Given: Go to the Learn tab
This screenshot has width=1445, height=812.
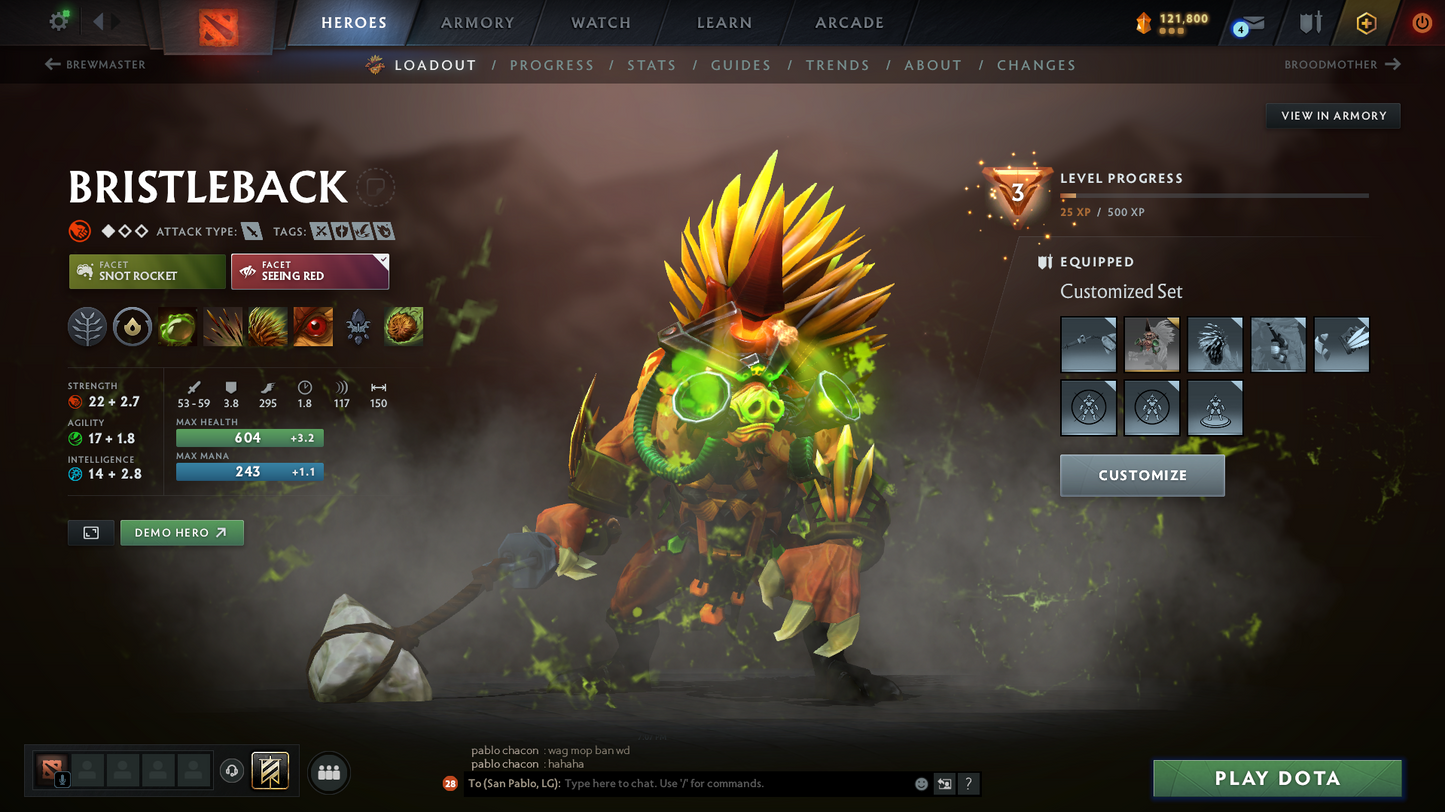Looking at the screenshot, I should 724,22.
